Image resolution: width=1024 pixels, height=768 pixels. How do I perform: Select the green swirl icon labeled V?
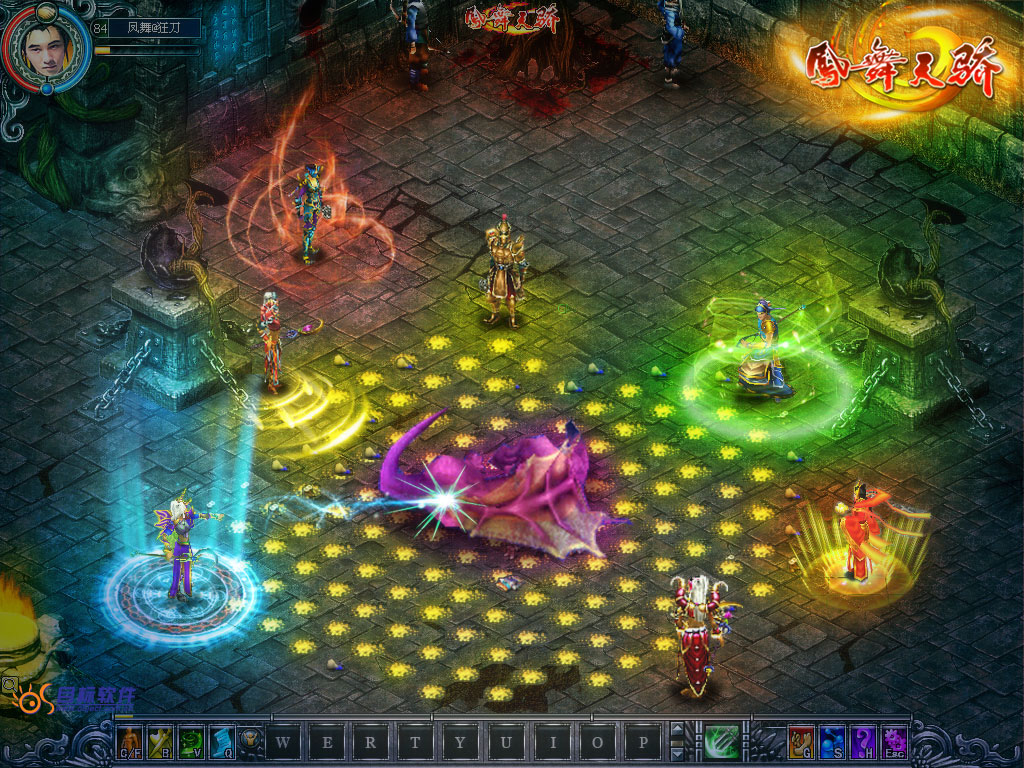pyautogui.click(x=191, y=741)
